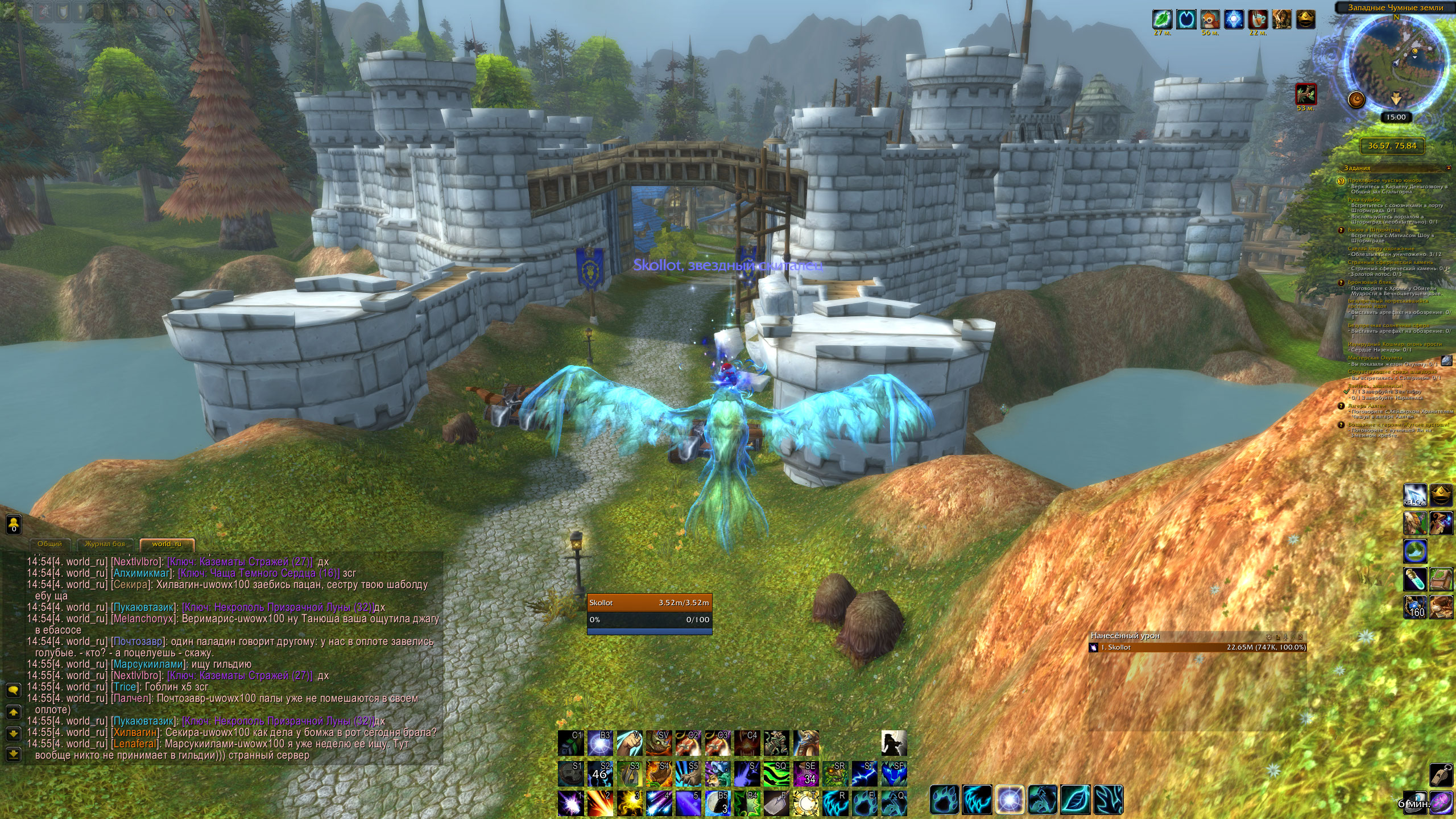Open the calendar clock showing 15:00
The width and height of the screenshot is (1456, 819).
coord(1396,117)
